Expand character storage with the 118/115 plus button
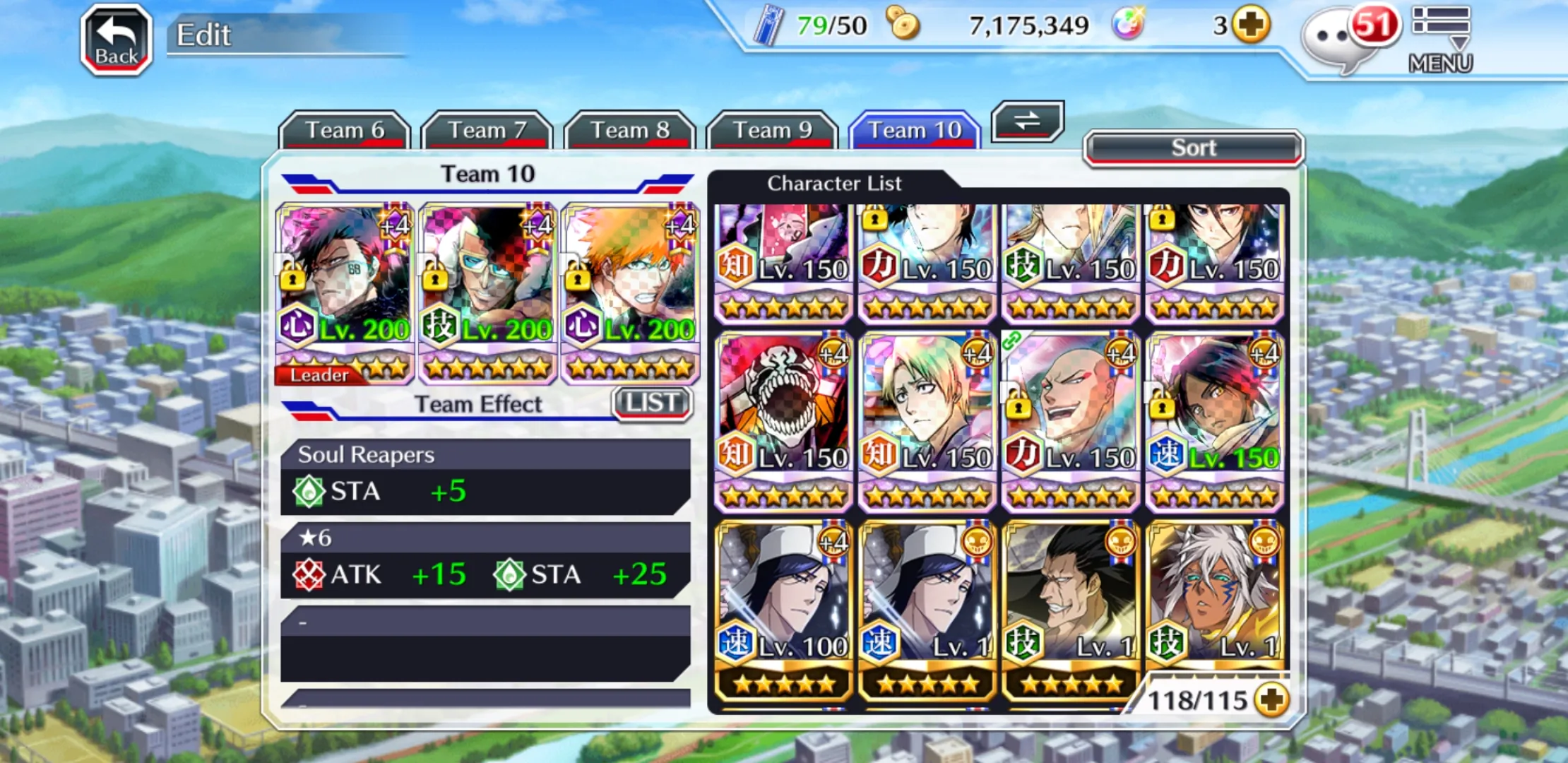 coord(1272,699)
